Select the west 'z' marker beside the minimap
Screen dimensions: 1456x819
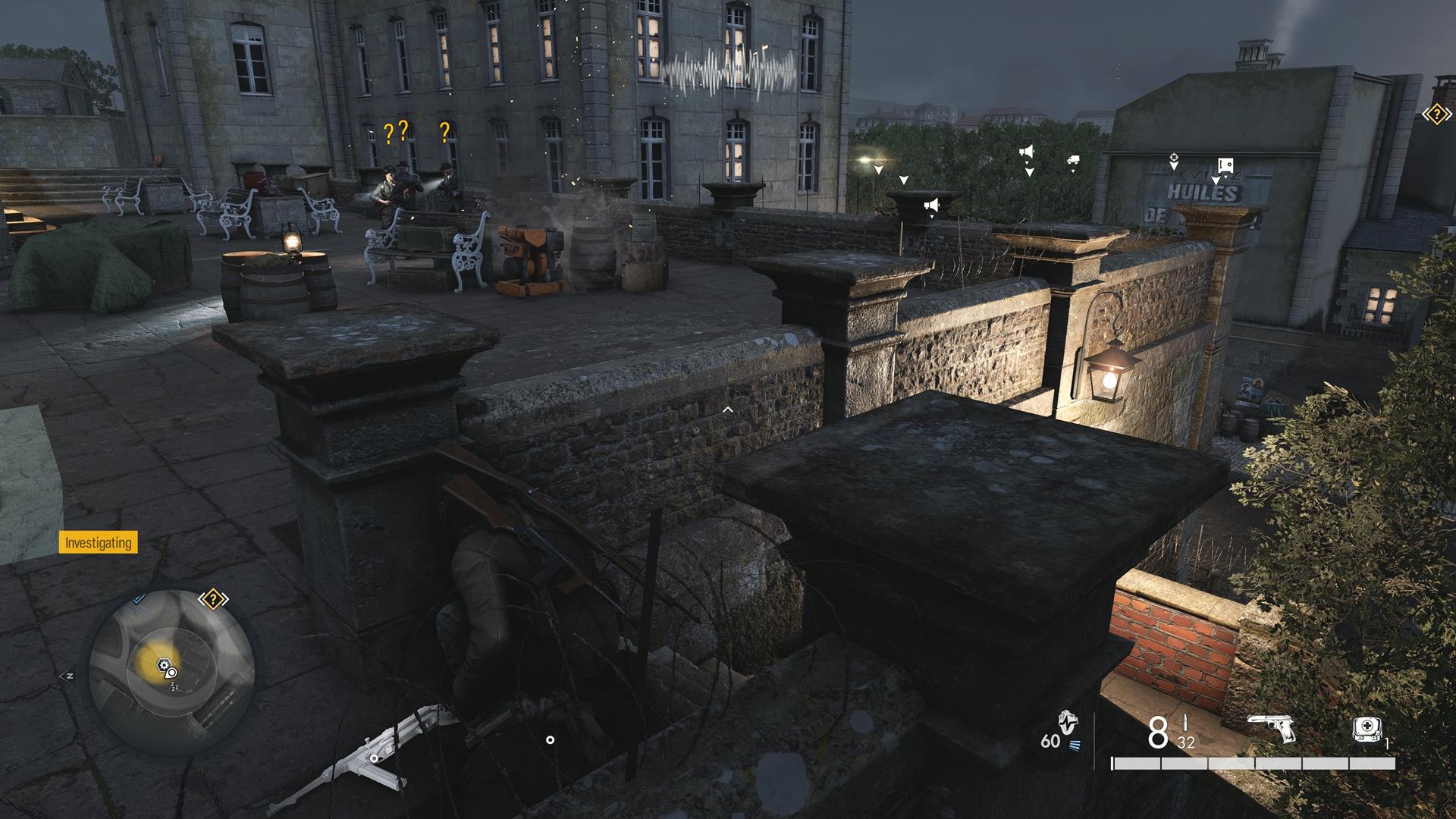[67, 676]
